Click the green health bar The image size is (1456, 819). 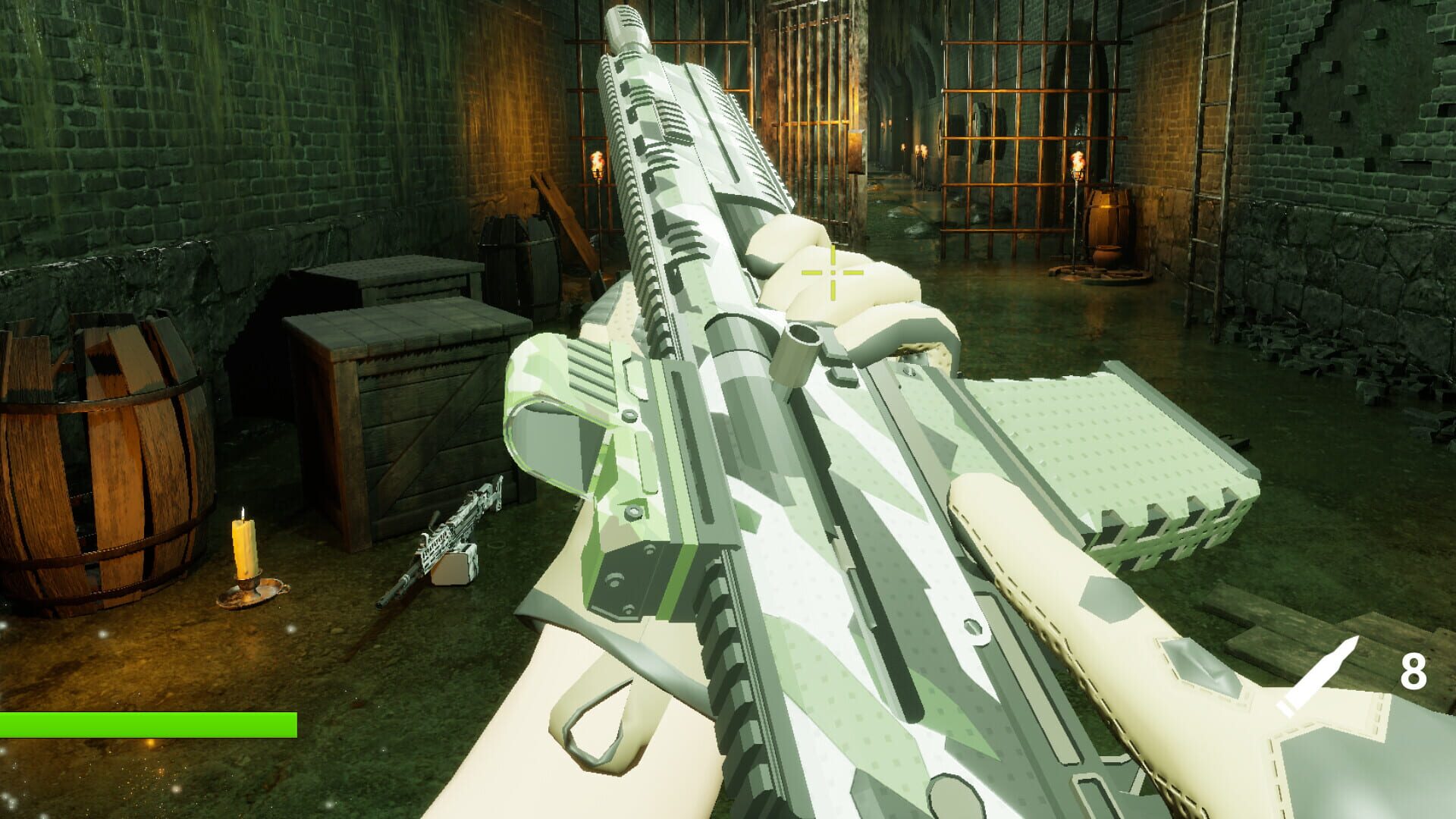point(148,725)
